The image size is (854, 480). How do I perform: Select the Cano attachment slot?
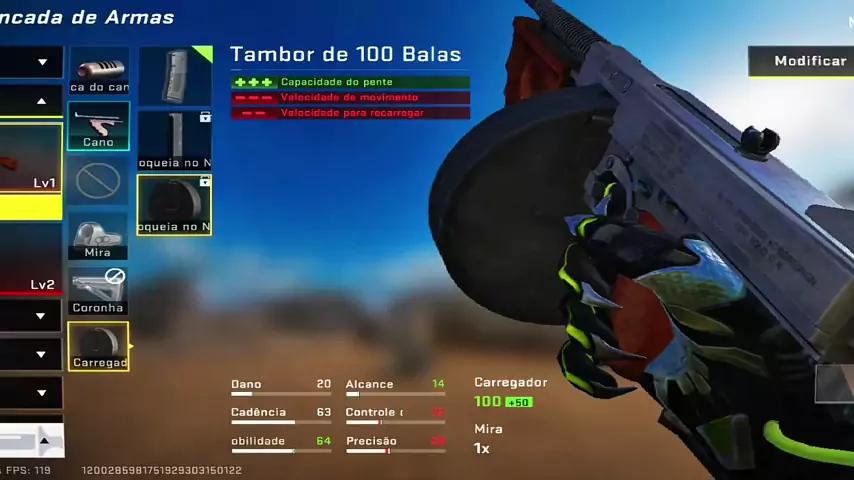tap(98, 126)
